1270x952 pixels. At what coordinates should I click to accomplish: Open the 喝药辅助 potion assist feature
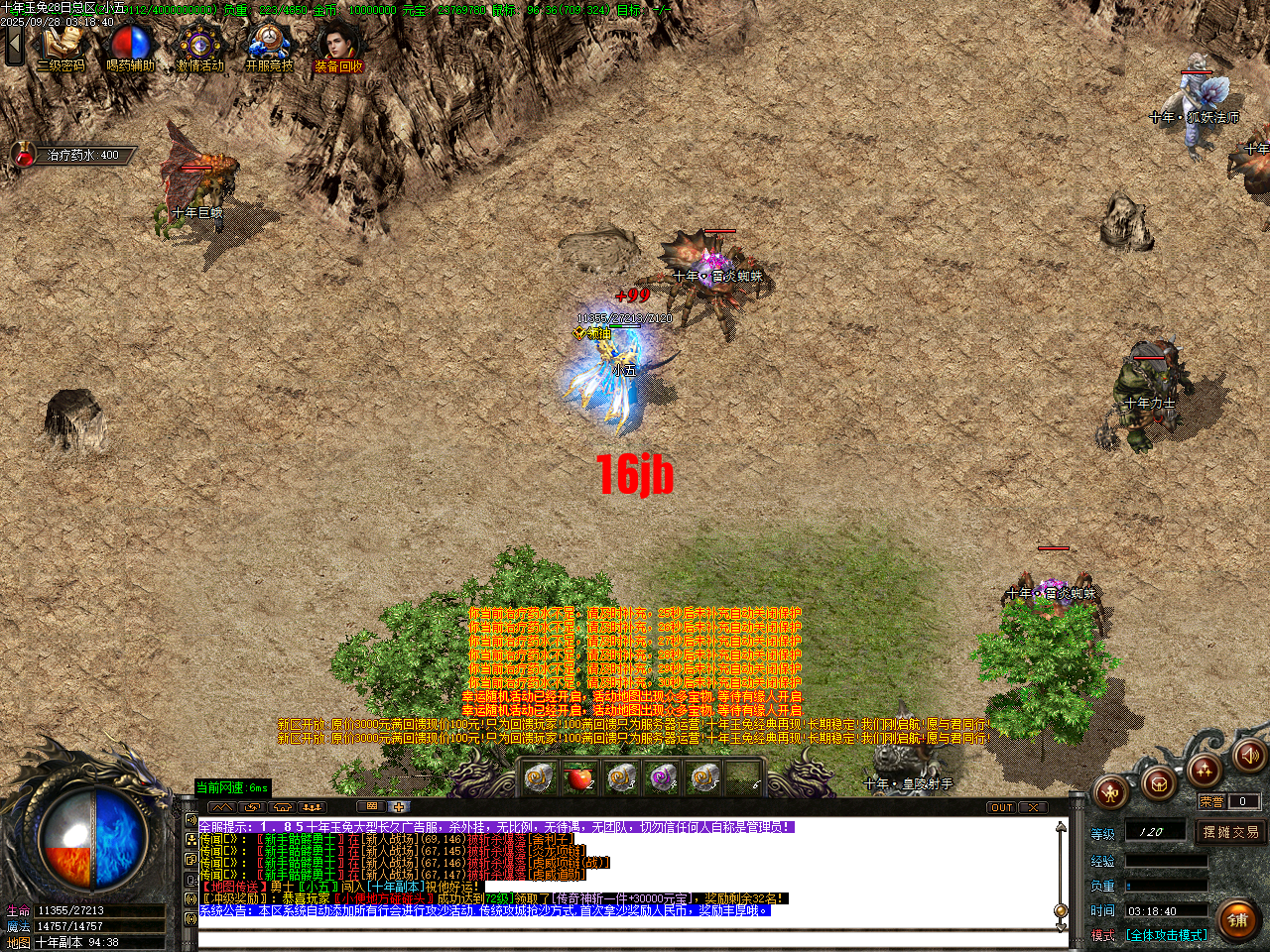(129, 42)
